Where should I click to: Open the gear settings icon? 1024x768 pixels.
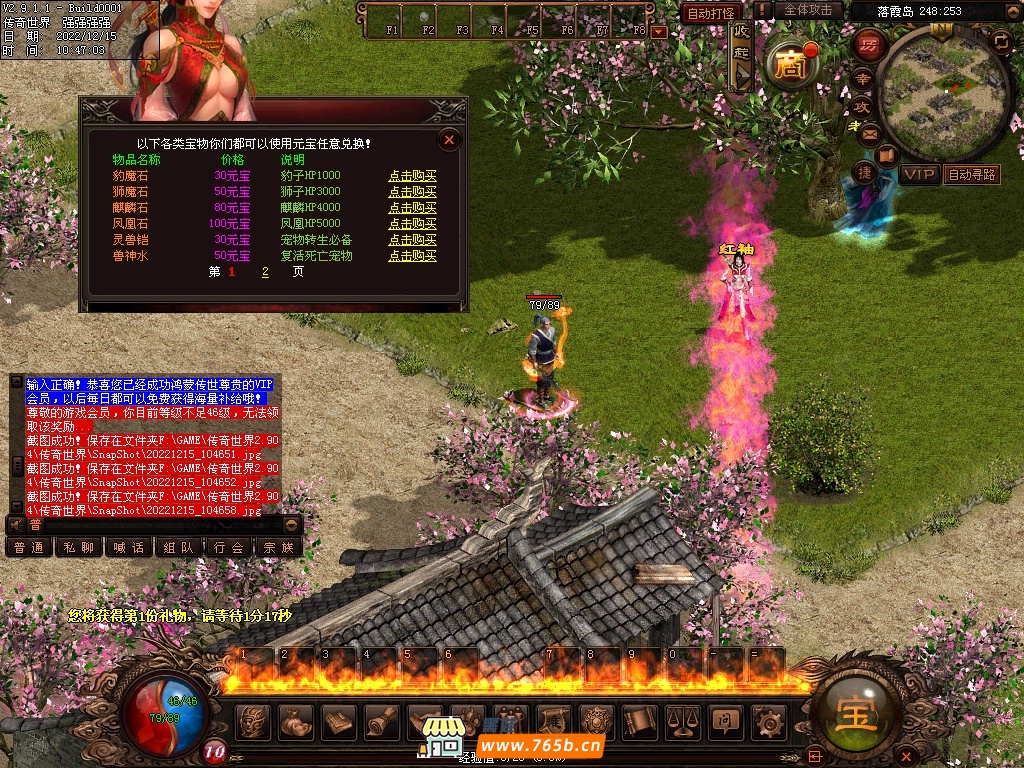coord(768,720)
